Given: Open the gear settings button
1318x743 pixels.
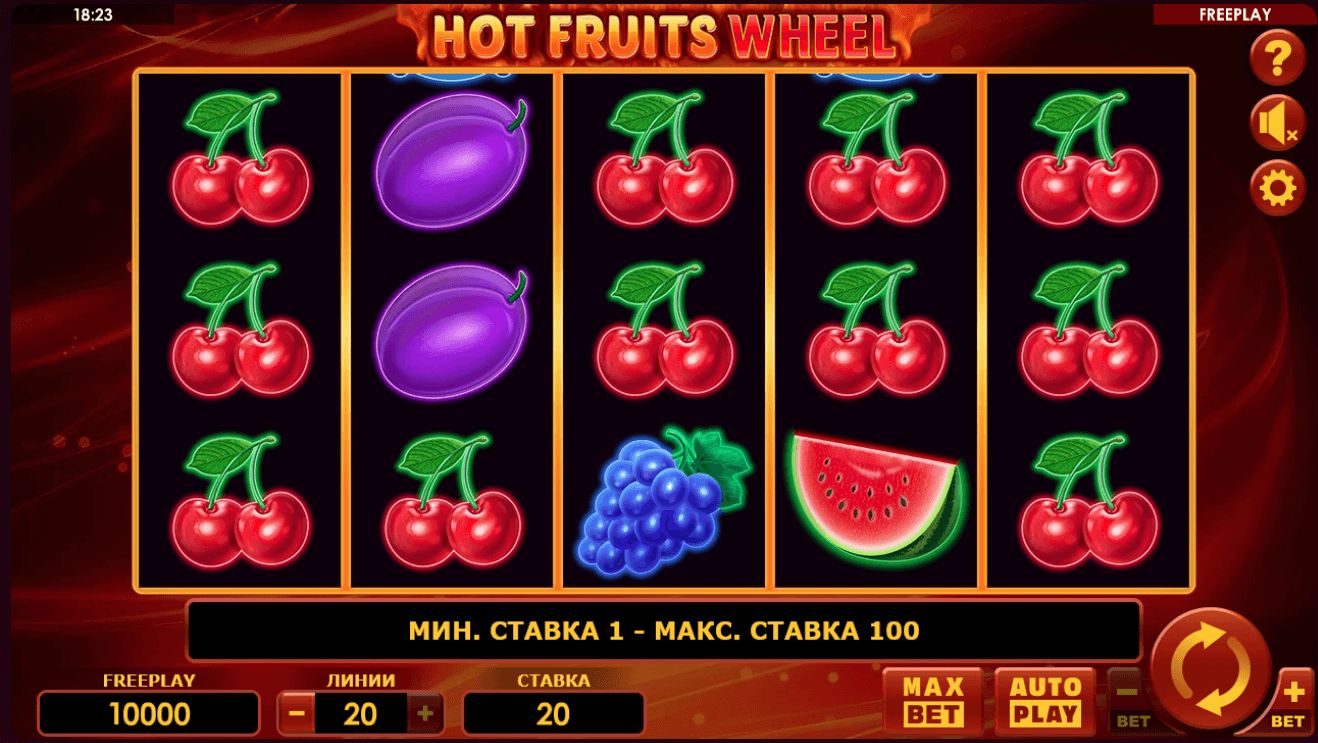Looking at the screenshot, I should pos(1277,187).
